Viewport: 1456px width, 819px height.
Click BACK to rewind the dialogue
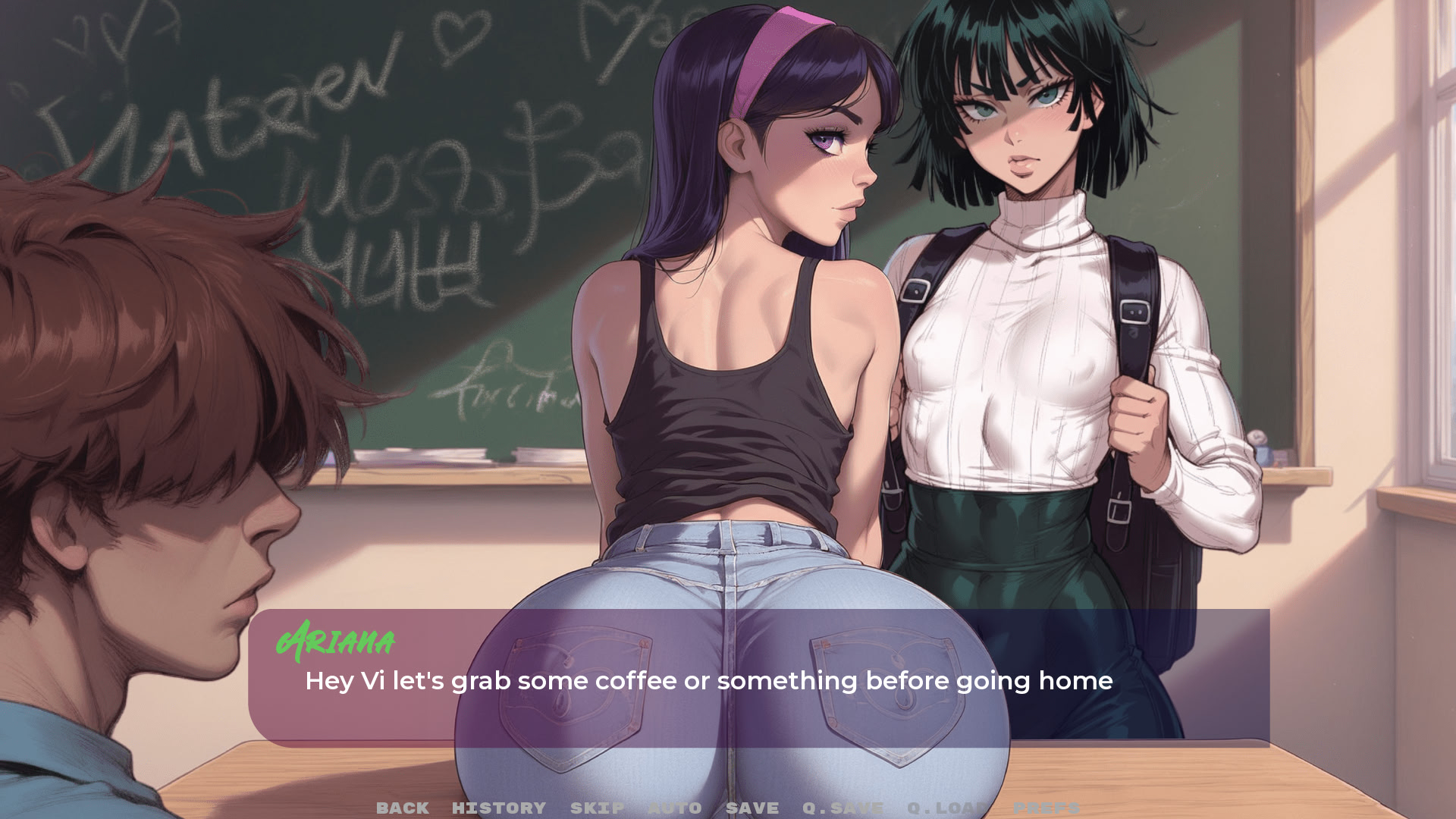pyautogui.click(x=403, y=808)
